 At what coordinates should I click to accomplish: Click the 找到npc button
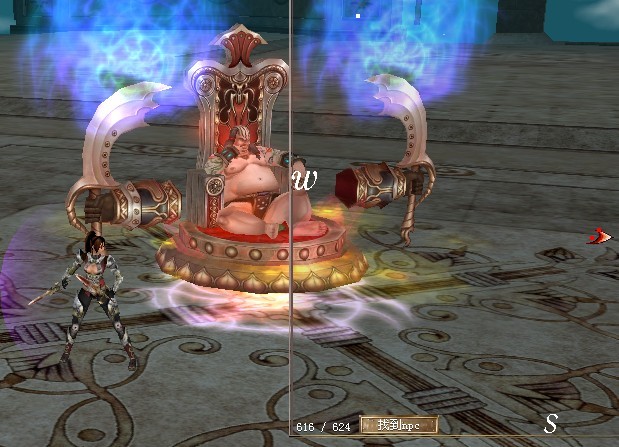pos(398,425)
